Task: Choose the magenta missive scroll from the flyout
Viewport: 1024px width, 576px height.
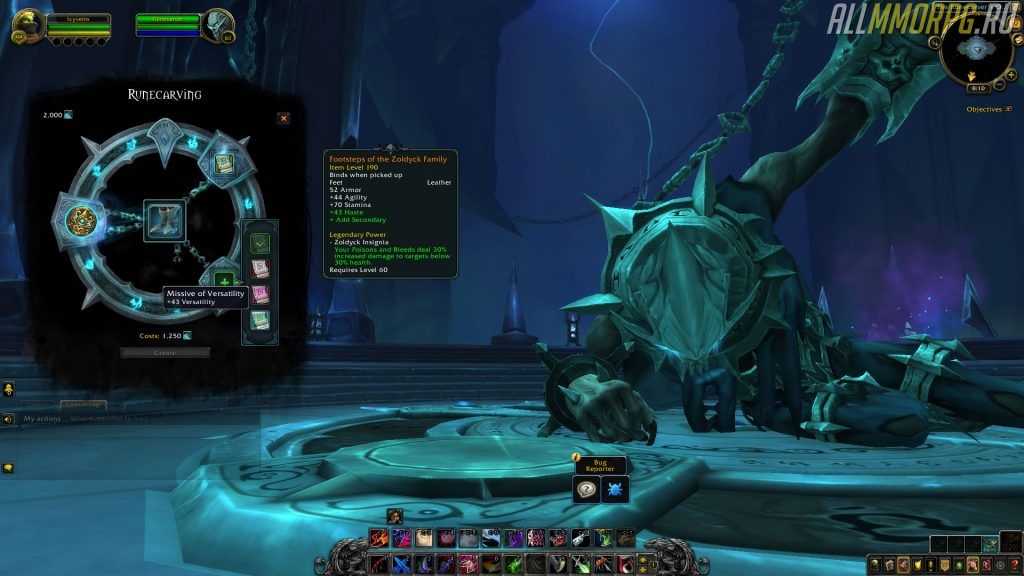Action: 260,294
